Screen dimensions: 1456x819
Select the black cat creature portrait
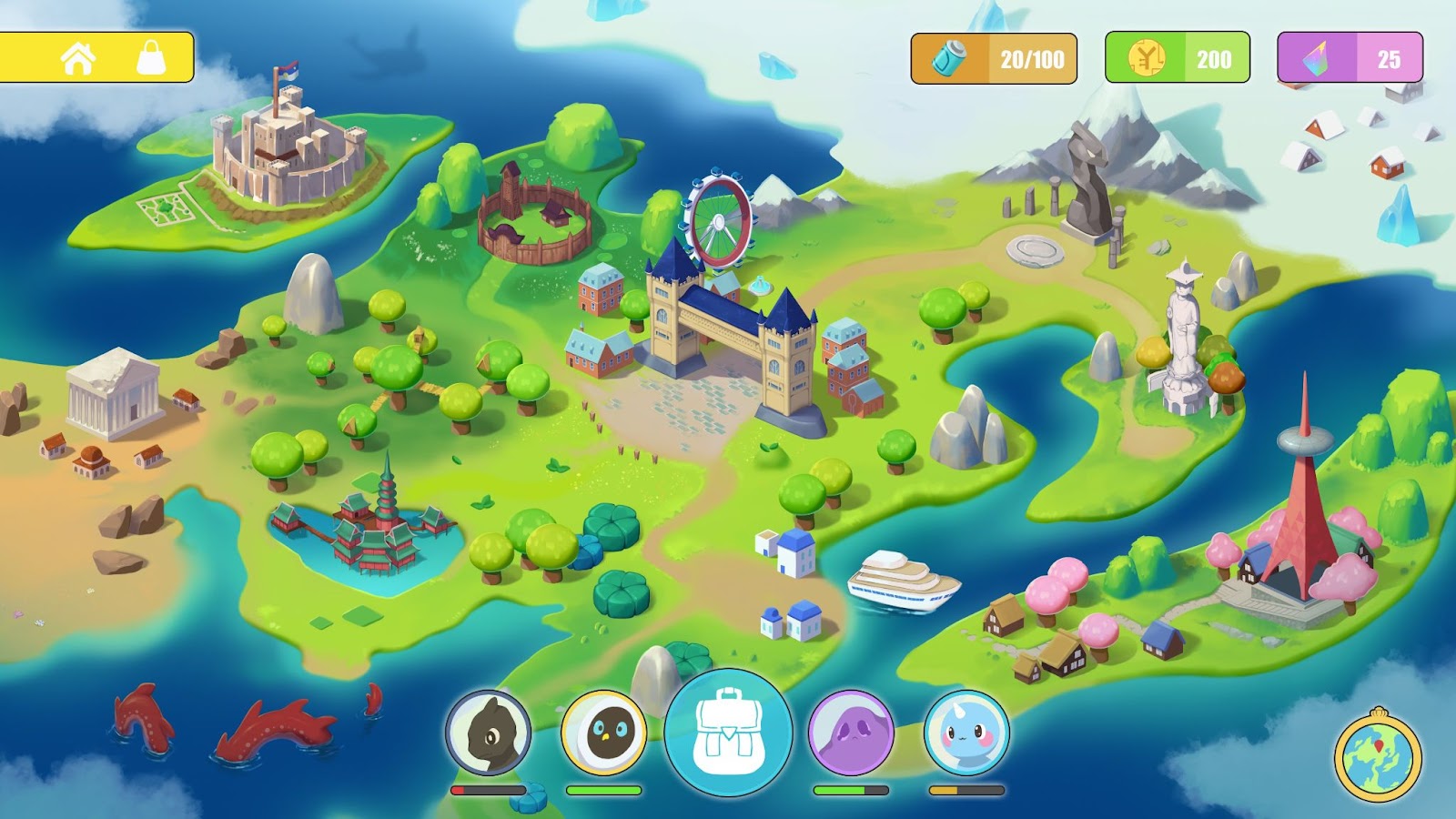tap(489, 733)
